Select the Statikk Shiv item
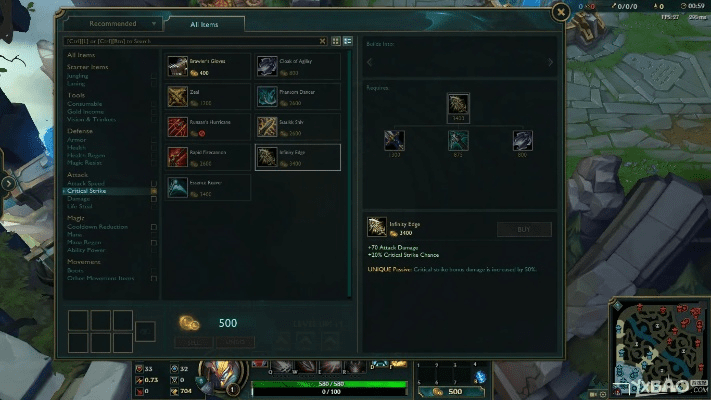711x400 pixels. (297, 127)
